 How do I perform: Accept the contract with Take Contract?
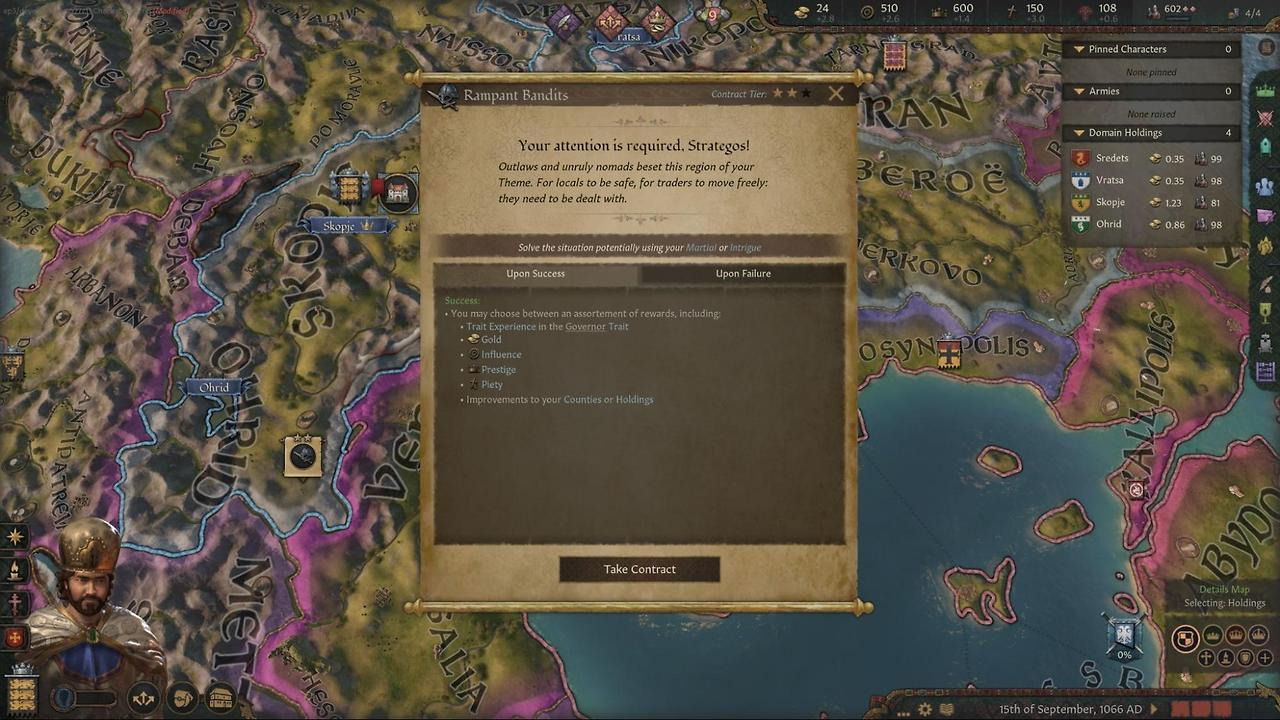click(x=639, y=569)
